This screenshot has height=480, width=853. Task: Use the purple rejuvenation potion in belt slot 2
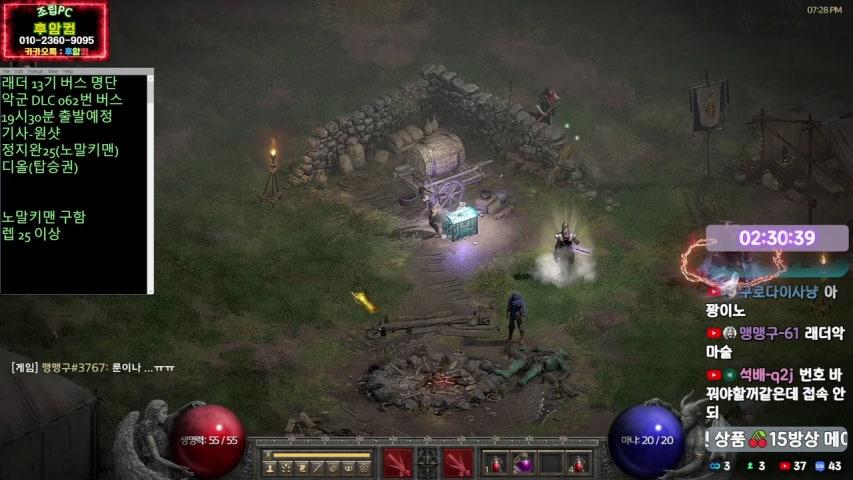point(523,463)
